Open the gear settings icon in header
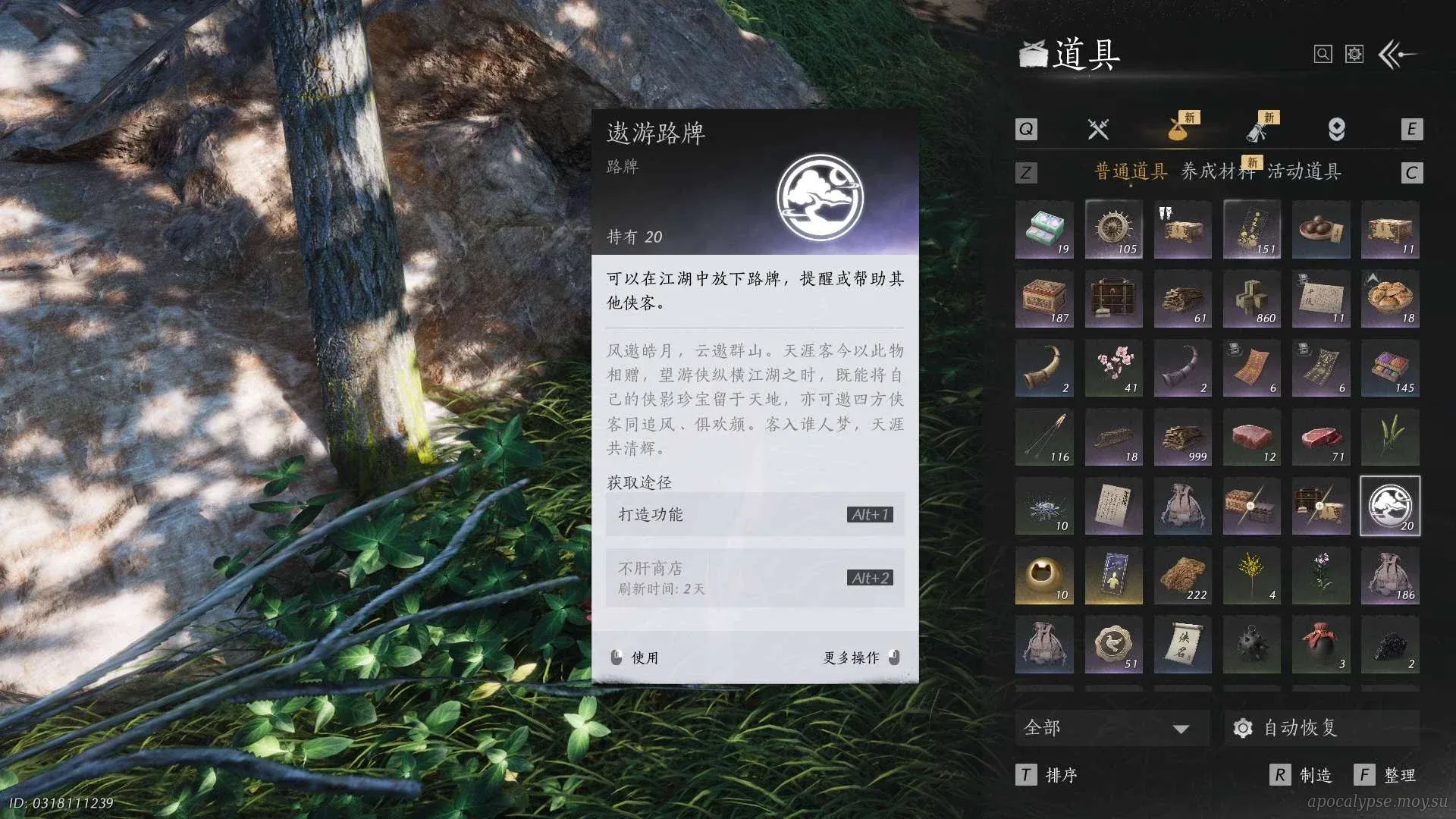The height and width of the screenshot is (819, 1456). [x=1354, y=55]
